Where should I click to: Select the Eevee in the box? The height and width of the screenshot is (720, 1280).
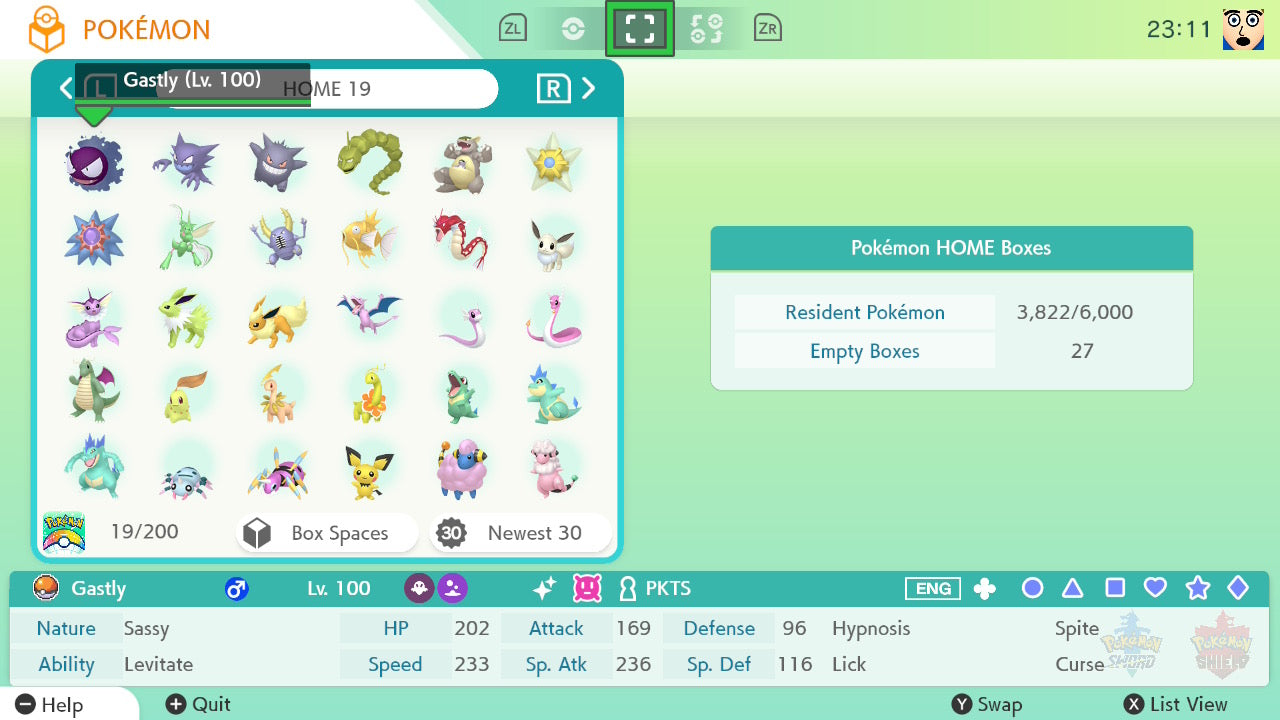point(553,240)
